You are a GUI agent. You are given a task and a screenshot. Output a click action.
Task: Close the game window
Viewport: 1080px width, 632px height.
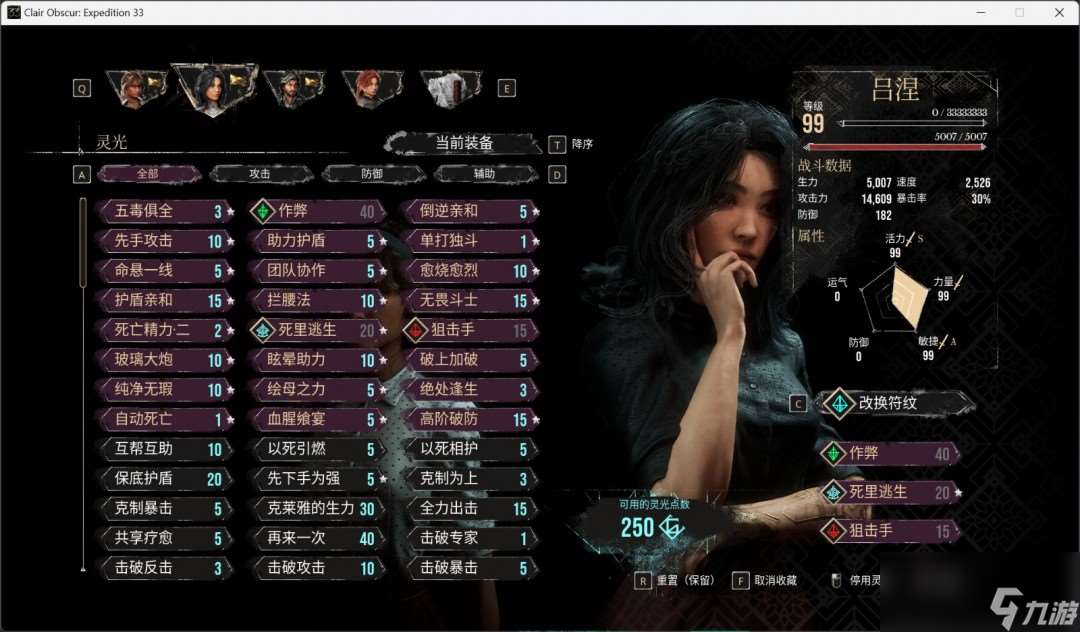pyautogui.click(x=1058, y=12)
